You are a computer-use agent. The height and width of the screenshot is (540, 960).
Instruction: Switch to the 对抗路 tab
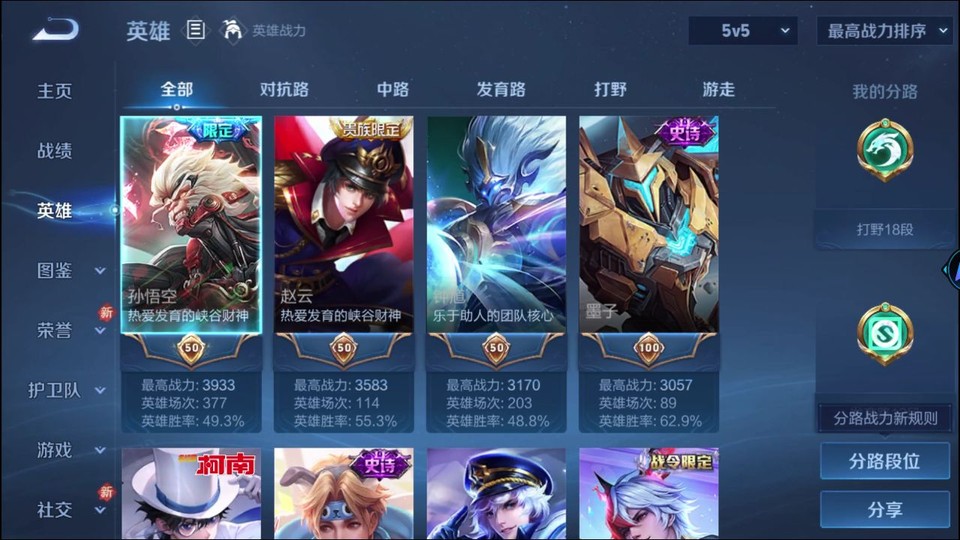[x=284, y=89]
